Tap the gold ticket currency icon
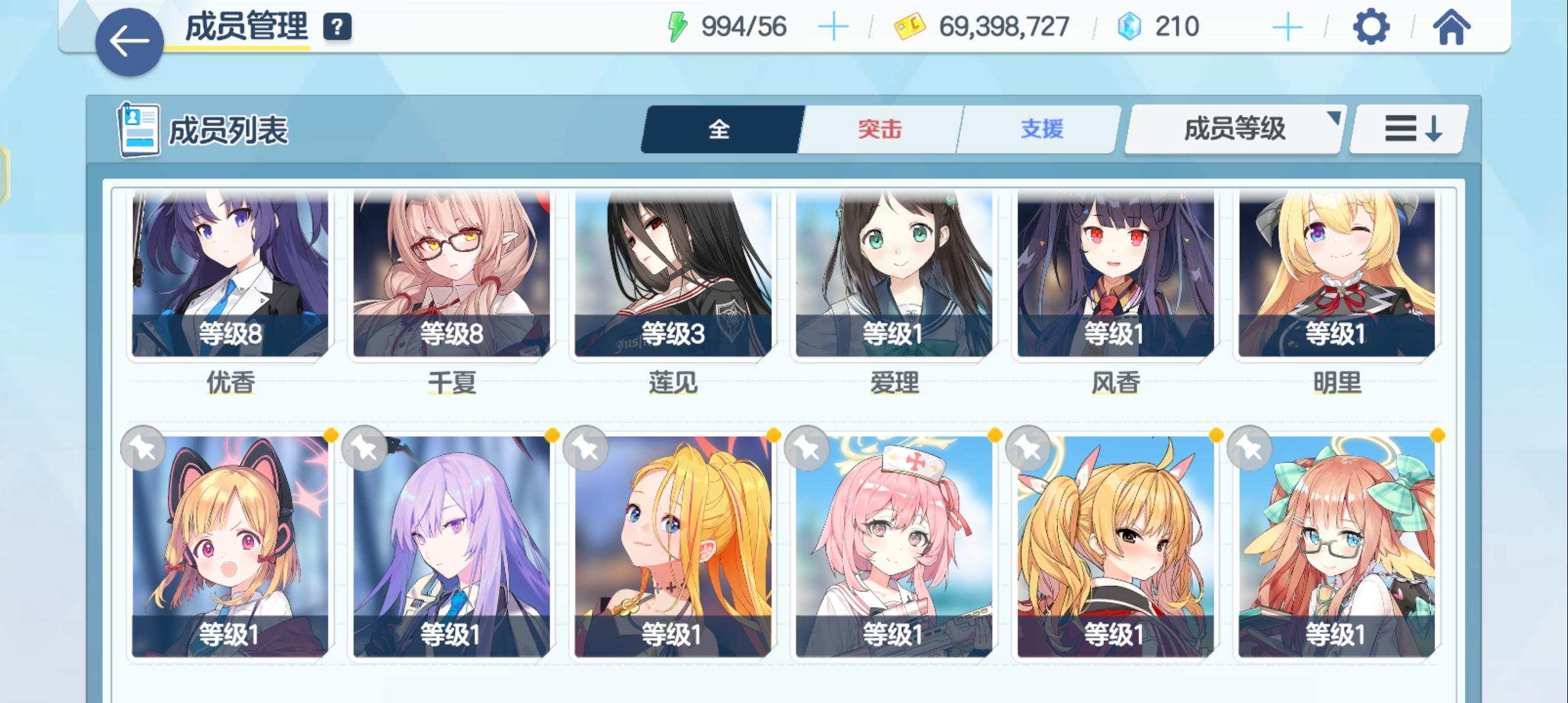The width and height of the screenshot is (1568, 703). click(x=909, y=26)
